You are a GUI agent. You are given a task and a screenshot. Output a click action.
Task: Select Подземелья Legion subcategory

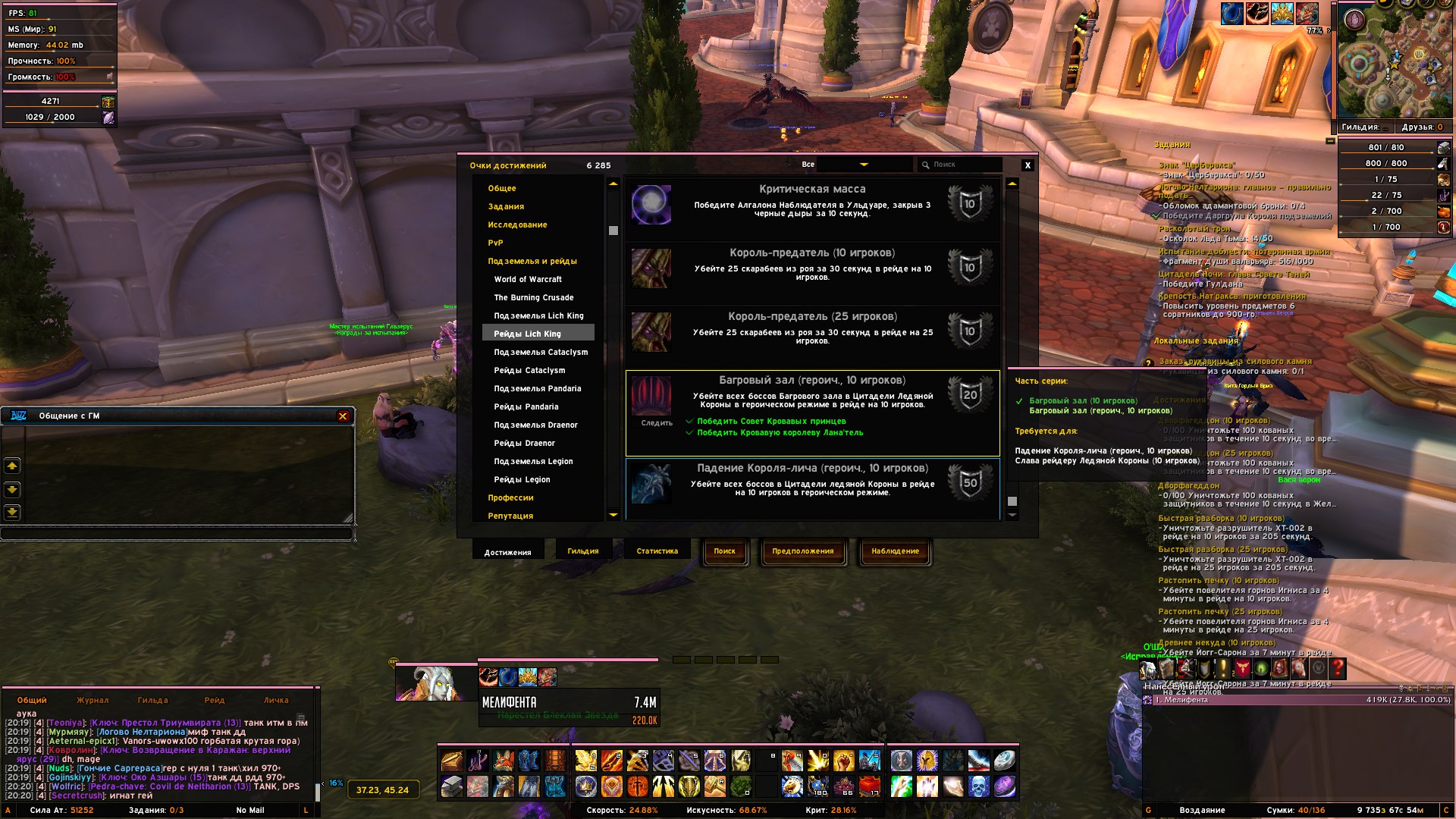(533, 461)
